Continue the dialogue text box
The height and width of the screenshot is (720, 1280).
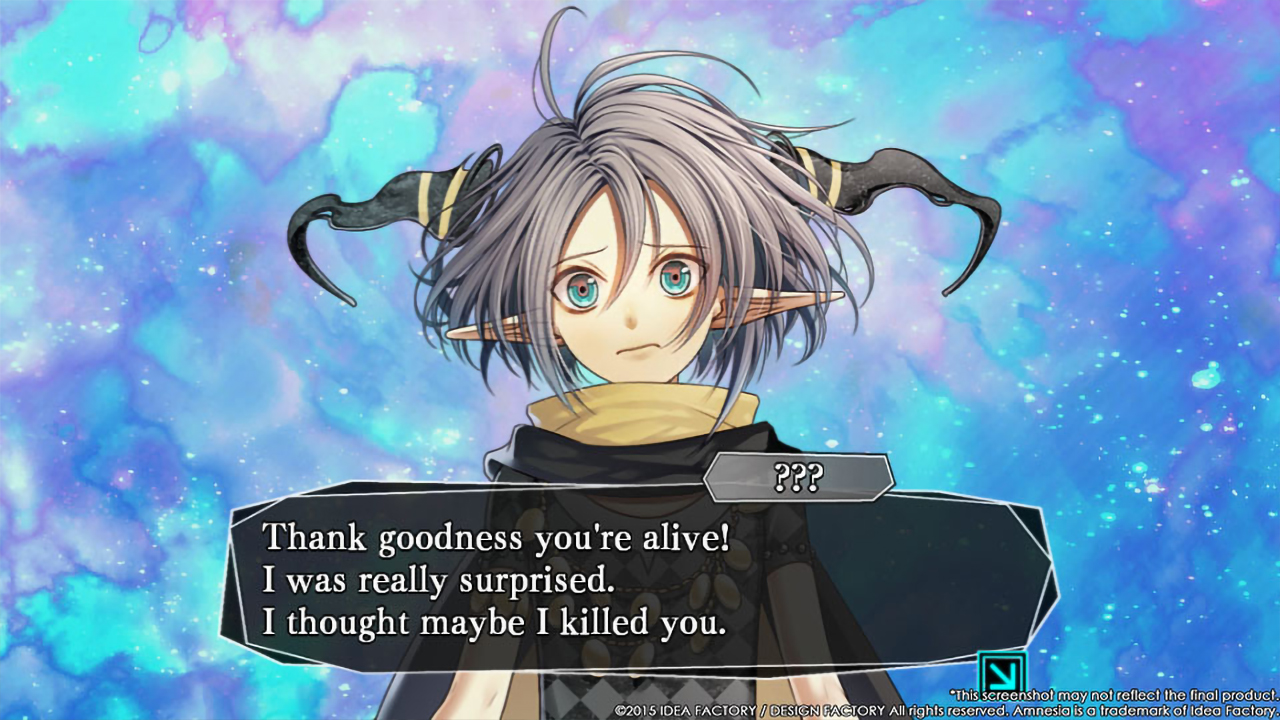coord(640,580)
